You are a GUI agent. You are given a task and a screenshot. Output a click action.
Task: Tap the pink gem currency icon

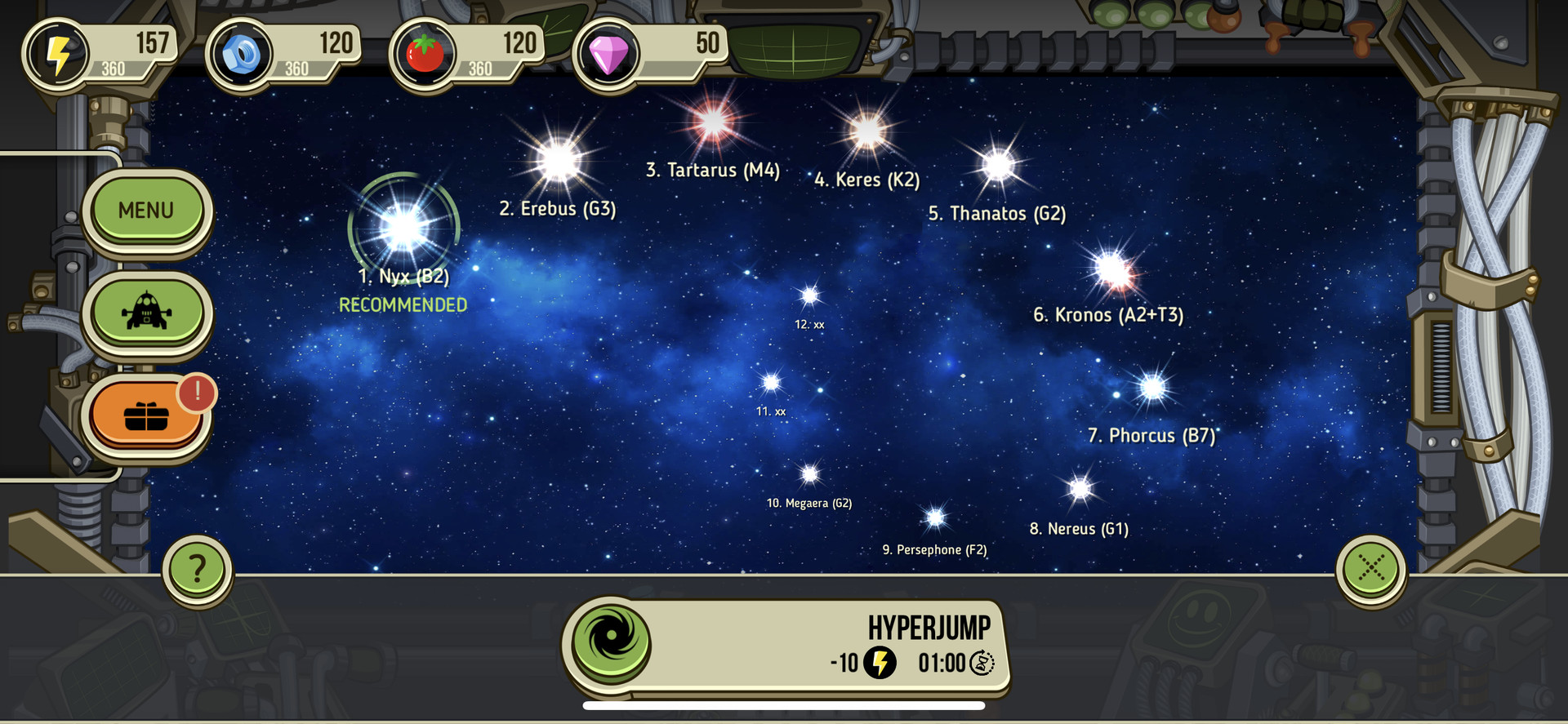click(x=608, y=54)
